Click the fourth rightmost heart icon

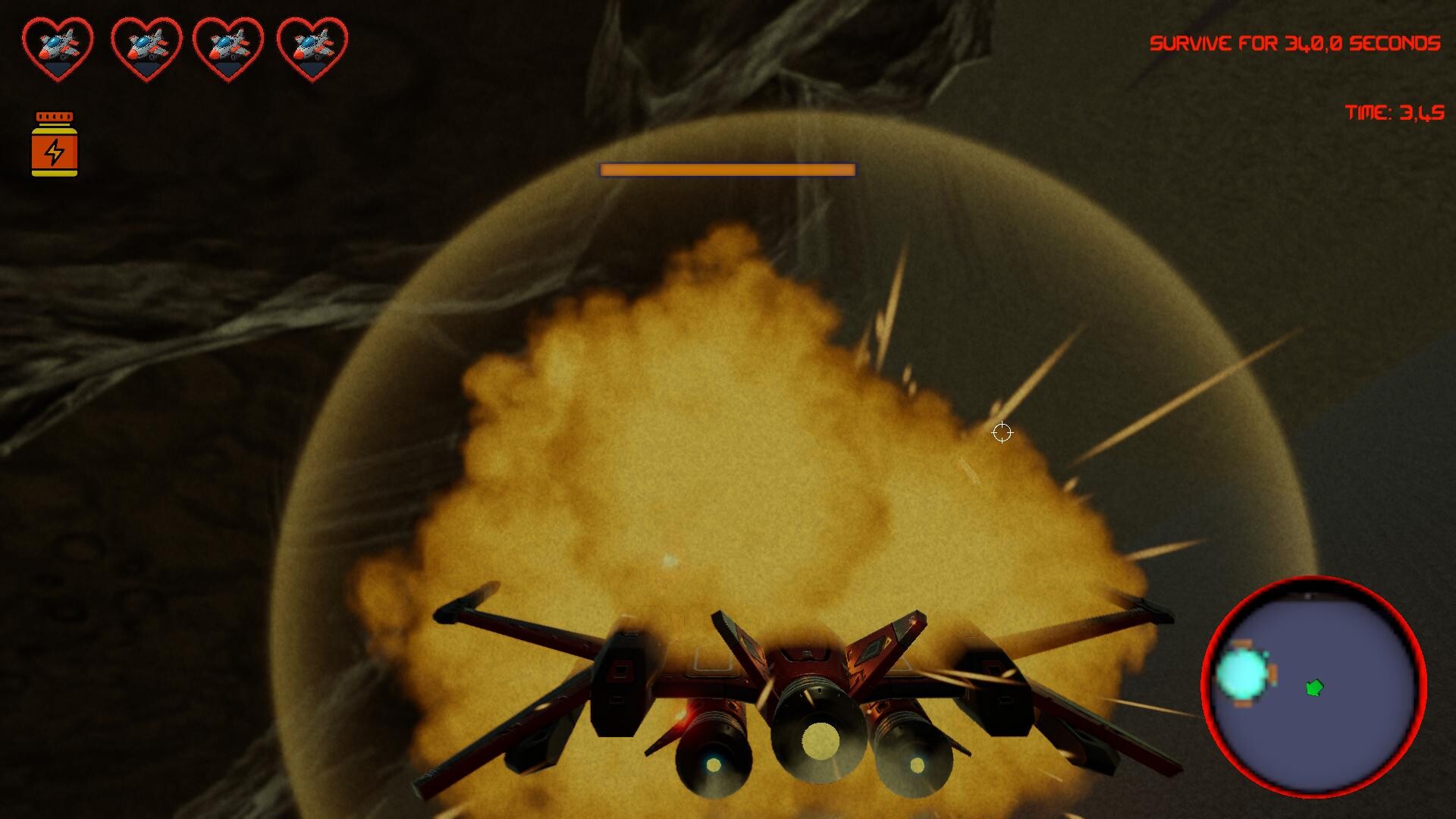312,45
